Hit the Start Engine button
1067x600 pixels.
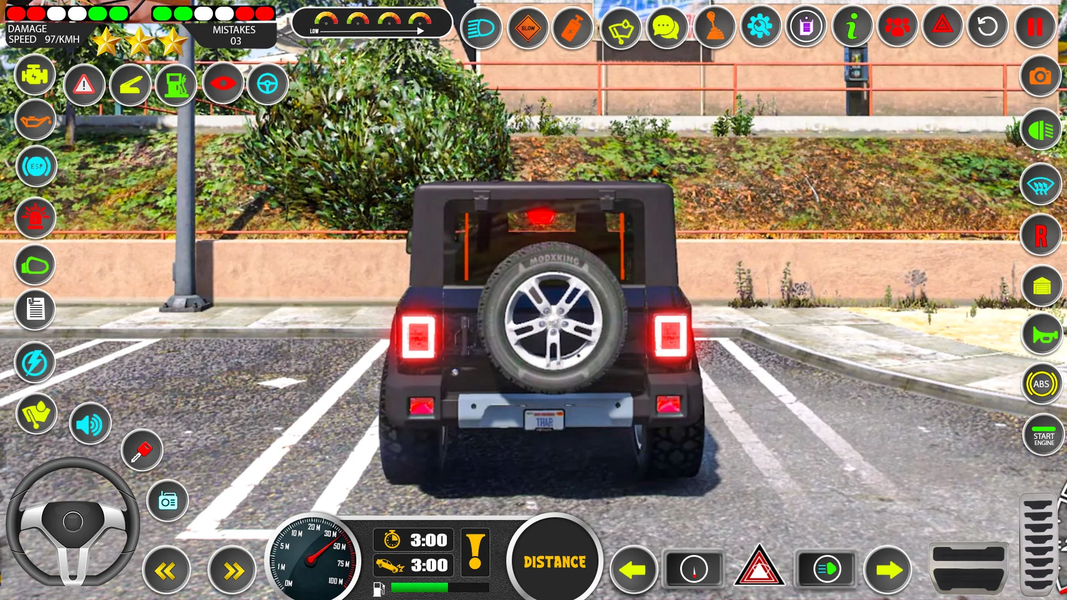1043,435
